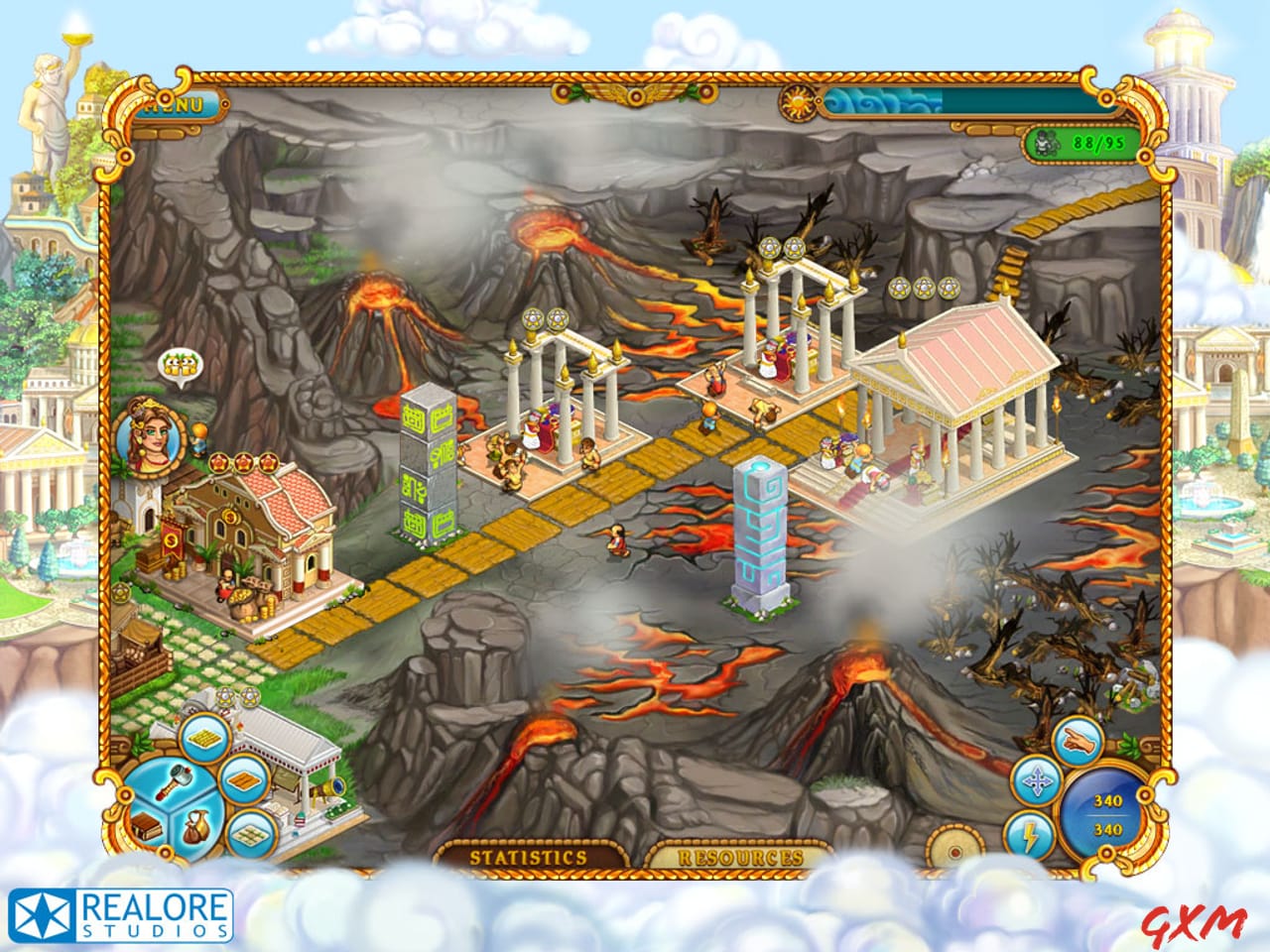
Task: Open the quest book icon
Action: [x=147, y=827]
